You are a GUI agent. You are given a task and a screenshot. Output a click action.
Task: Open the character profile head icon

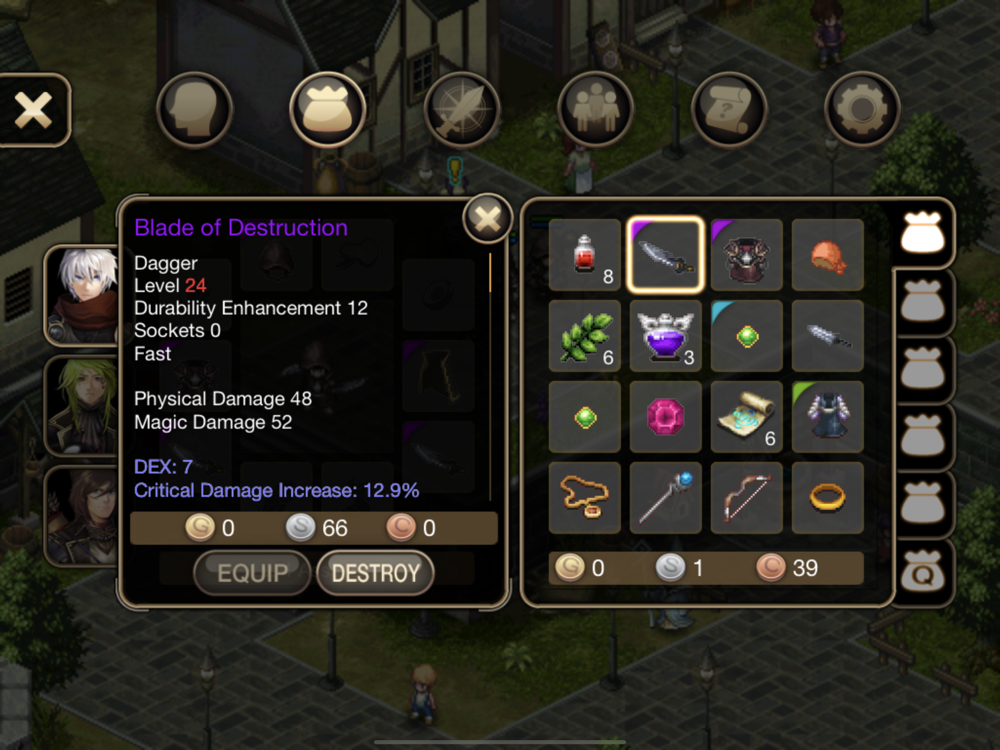point(194,110)
